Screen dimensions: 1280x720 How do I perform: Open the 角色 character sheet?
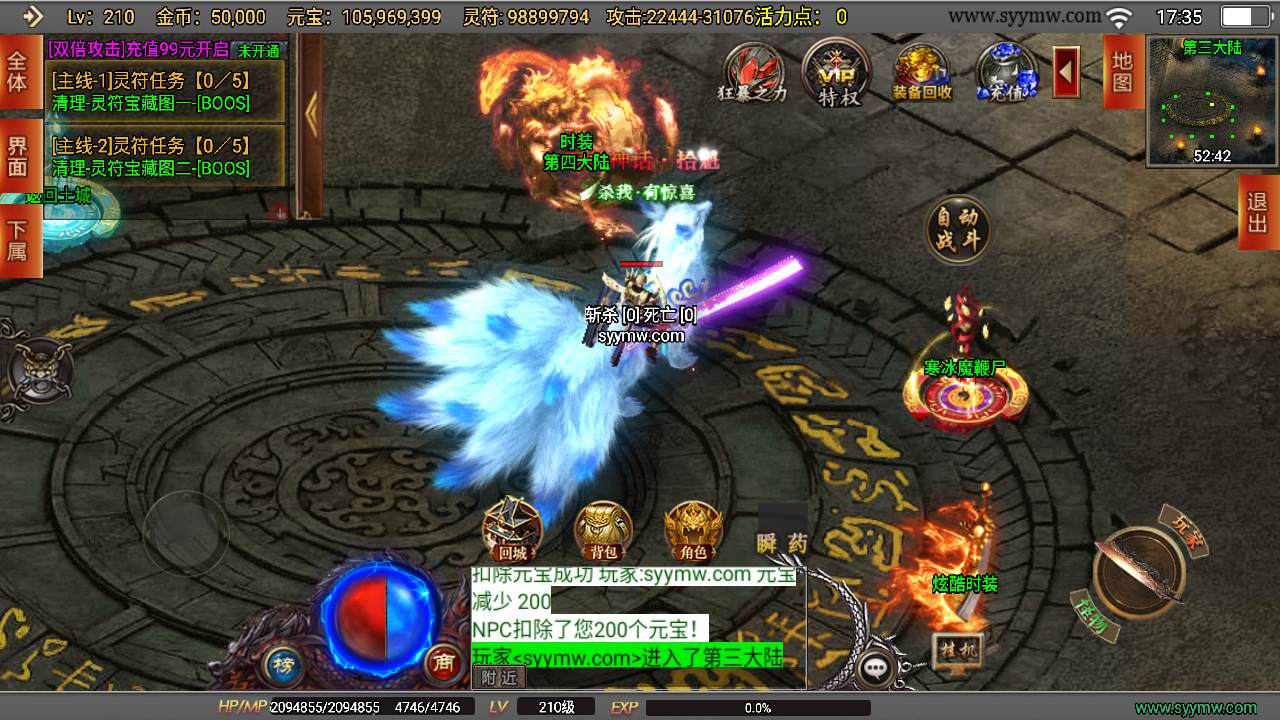coord(693,530)
